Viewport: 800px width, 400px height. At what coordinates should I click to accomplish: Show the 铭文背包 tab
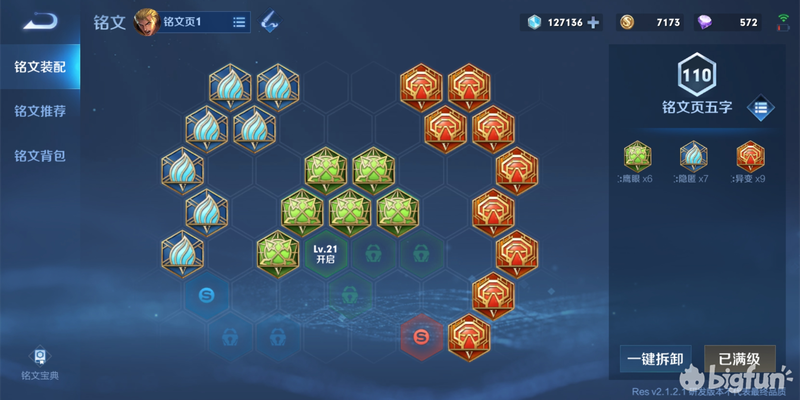pos(40,155)
